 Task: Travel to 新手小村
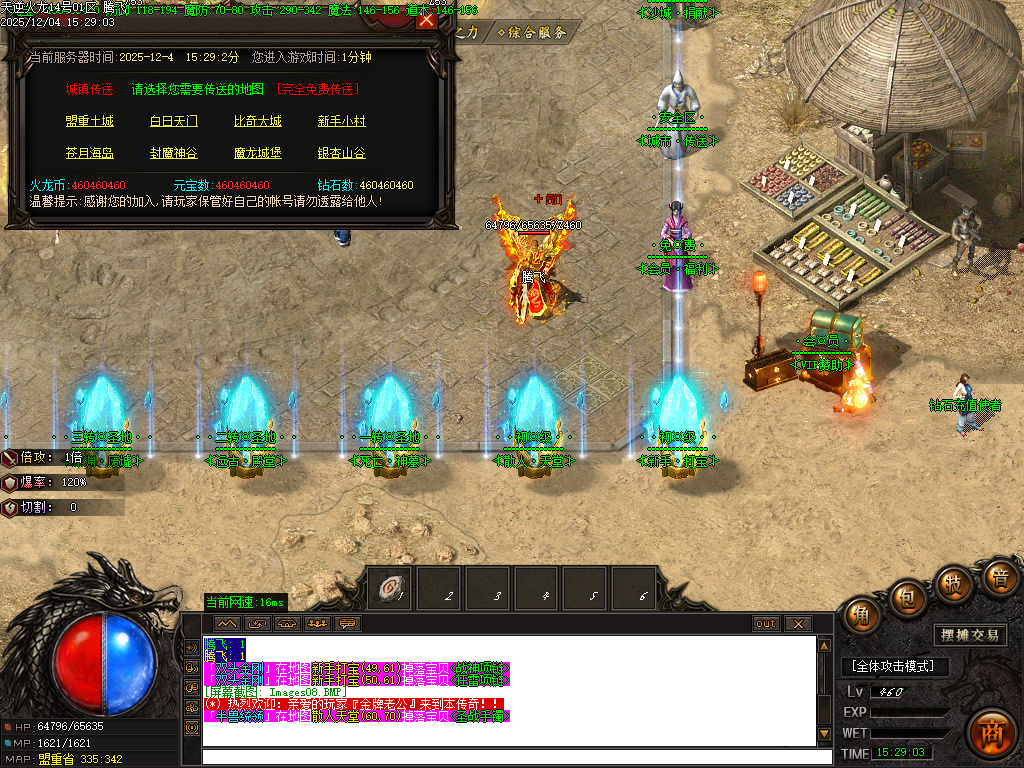(342, 122)
